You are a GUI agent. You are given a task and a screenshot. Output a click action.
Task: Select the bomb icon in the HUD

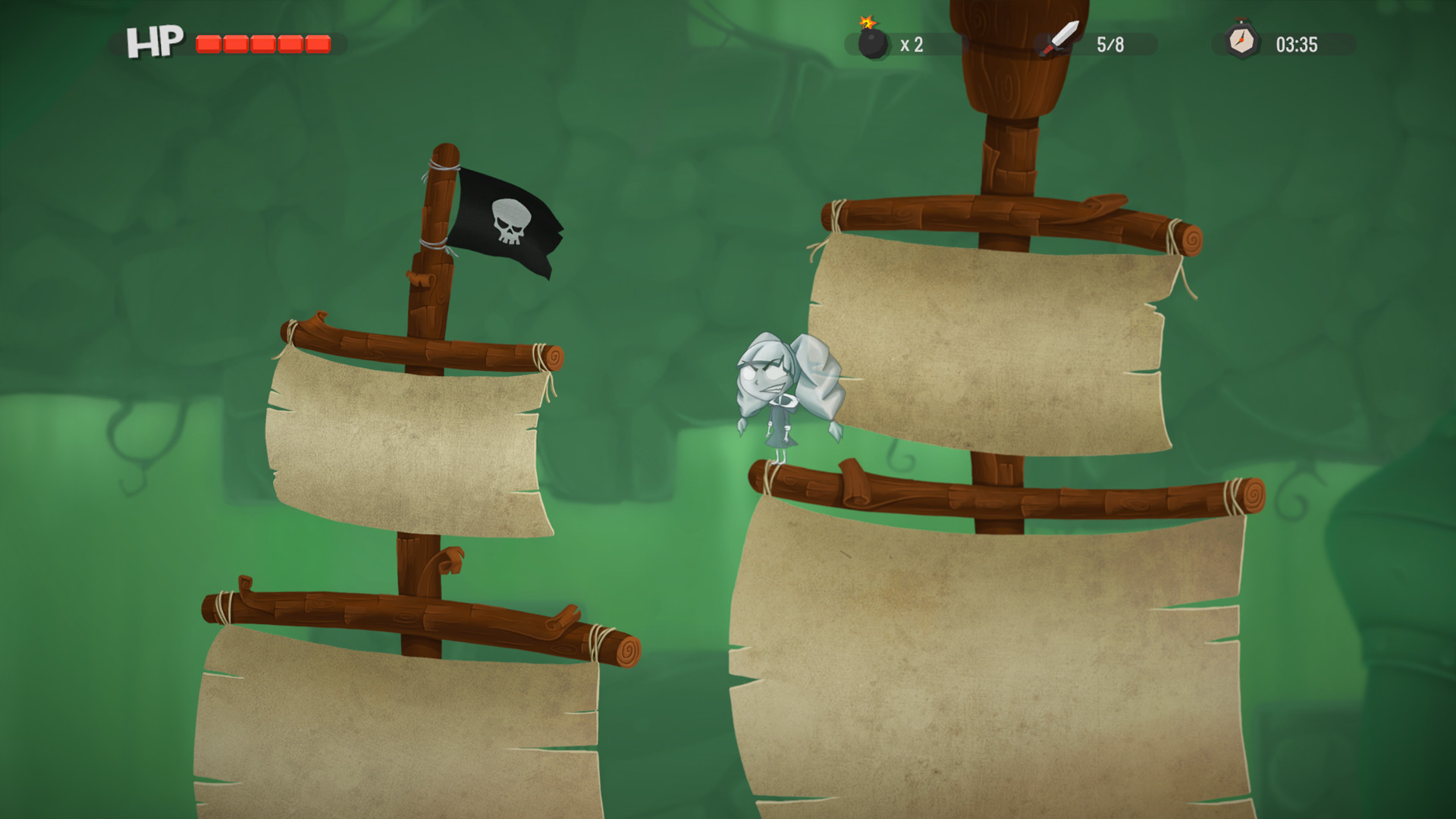872,41
